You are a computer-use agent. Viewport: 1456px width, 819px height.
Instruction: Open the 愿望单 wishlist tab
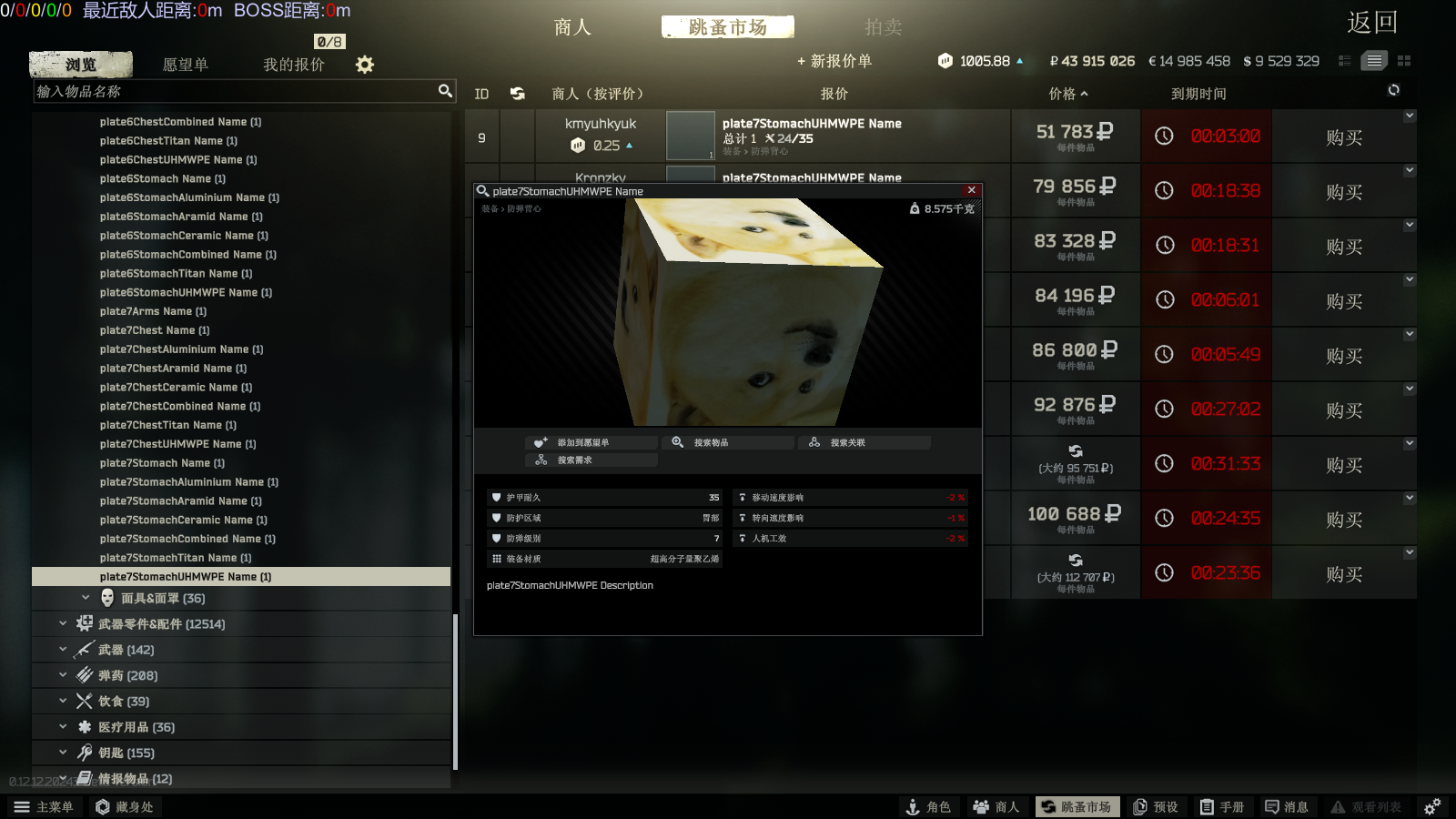185,65
